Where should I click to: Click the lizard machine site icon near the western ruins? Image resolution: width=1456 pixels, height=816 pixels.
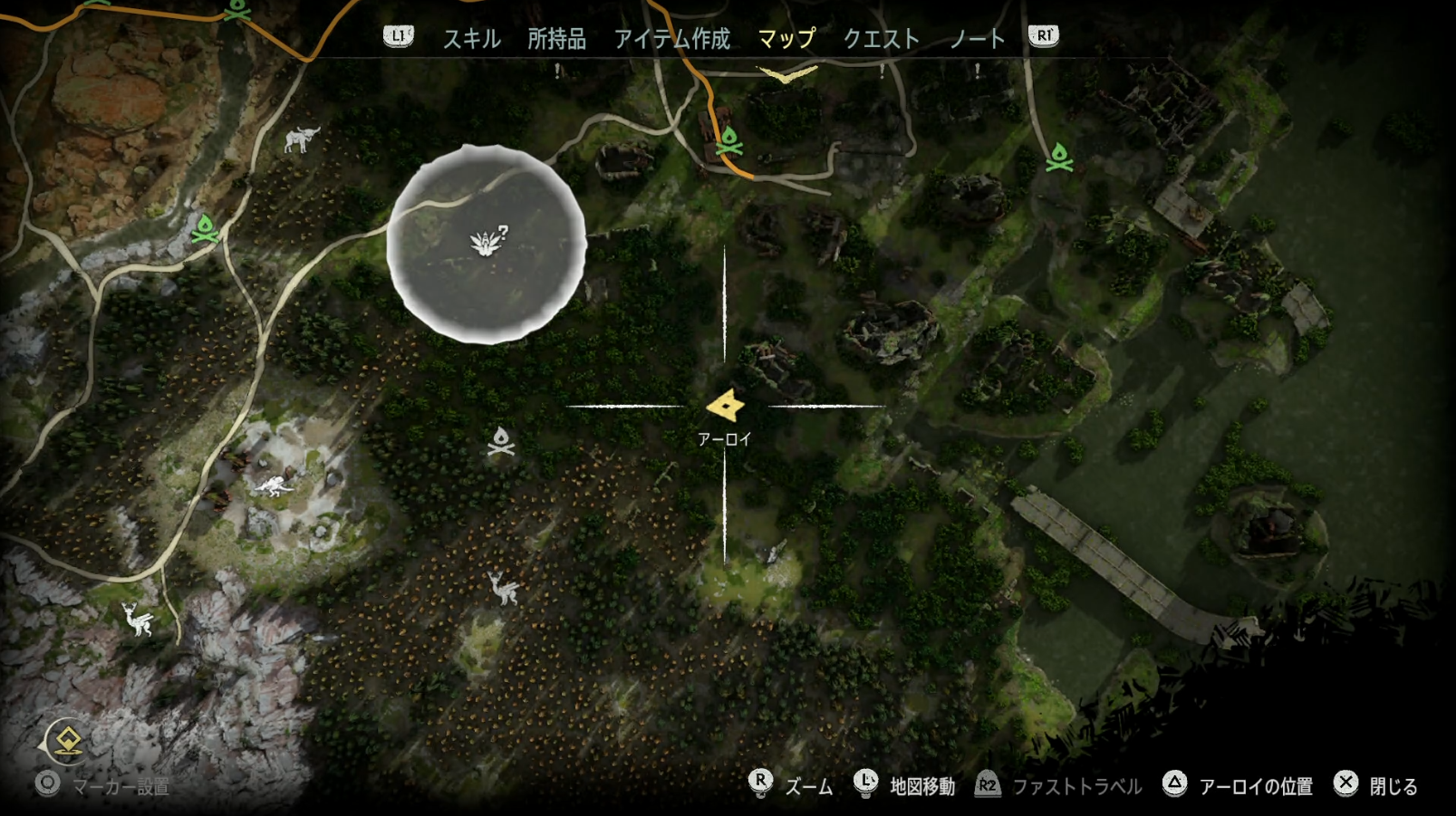tap(273, 486)
